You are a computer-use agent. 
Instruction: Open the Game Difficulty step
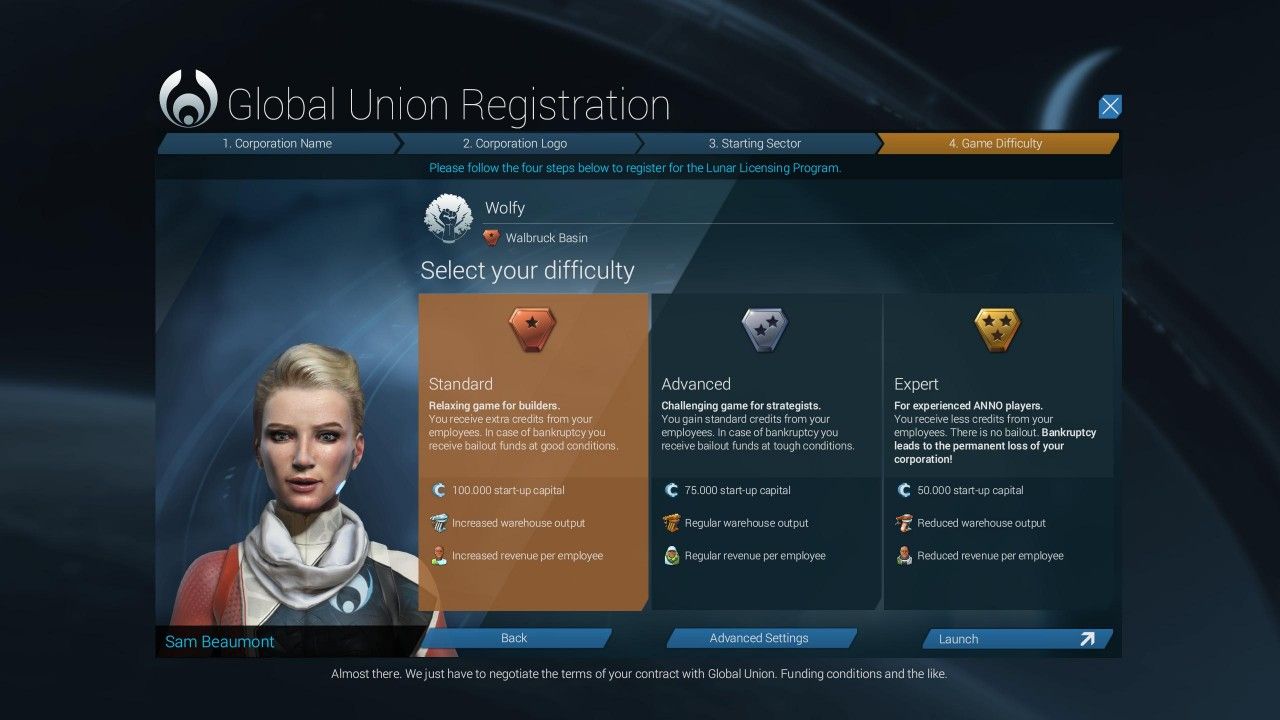click(996, 143)
